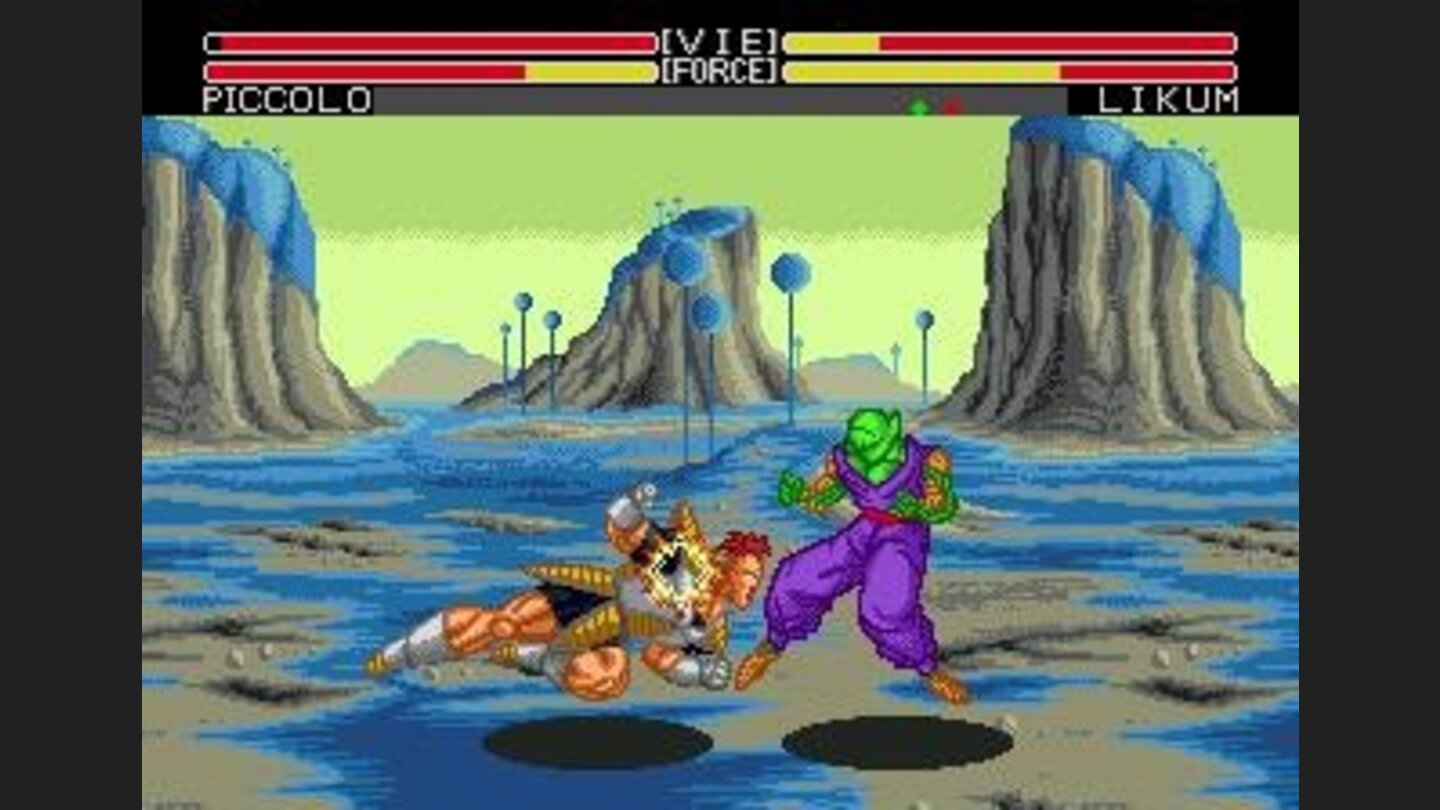Click the green indicator dot near top center
Screen dimensions: 1440x810
(x=918, y=106)
